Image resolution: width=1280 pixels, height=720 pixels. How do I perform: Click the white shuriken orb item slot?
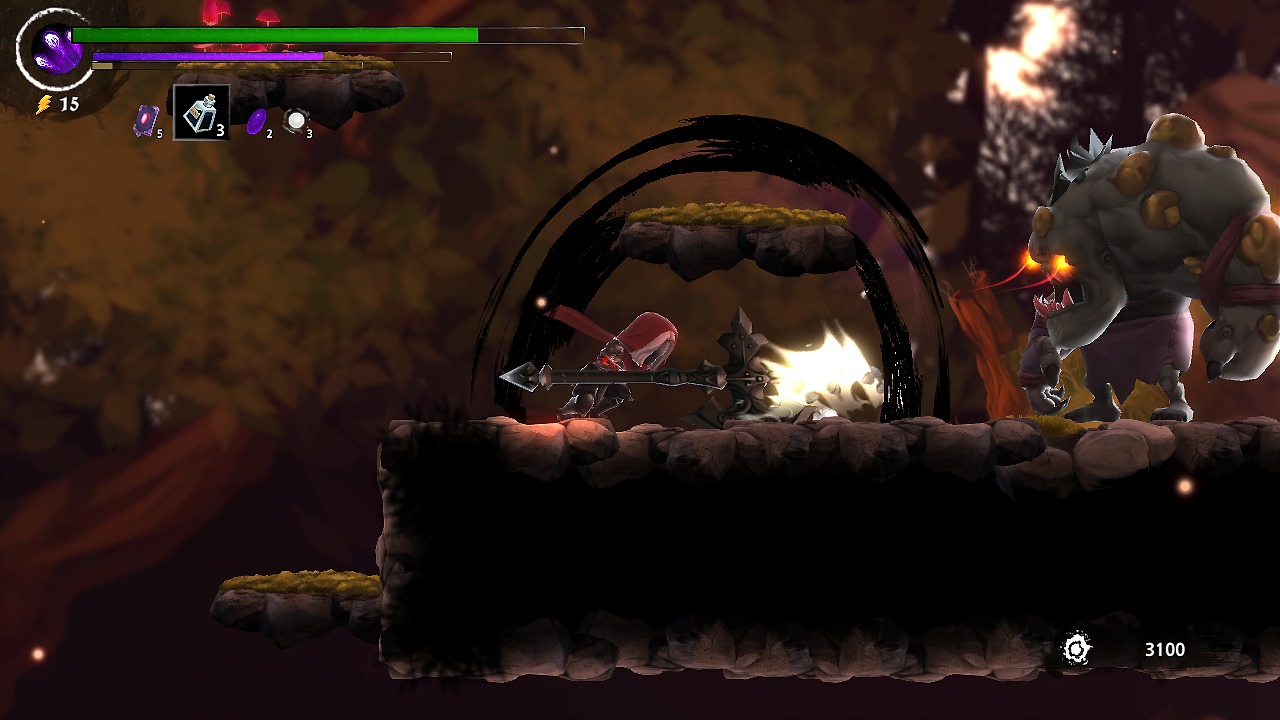point(294,120)
